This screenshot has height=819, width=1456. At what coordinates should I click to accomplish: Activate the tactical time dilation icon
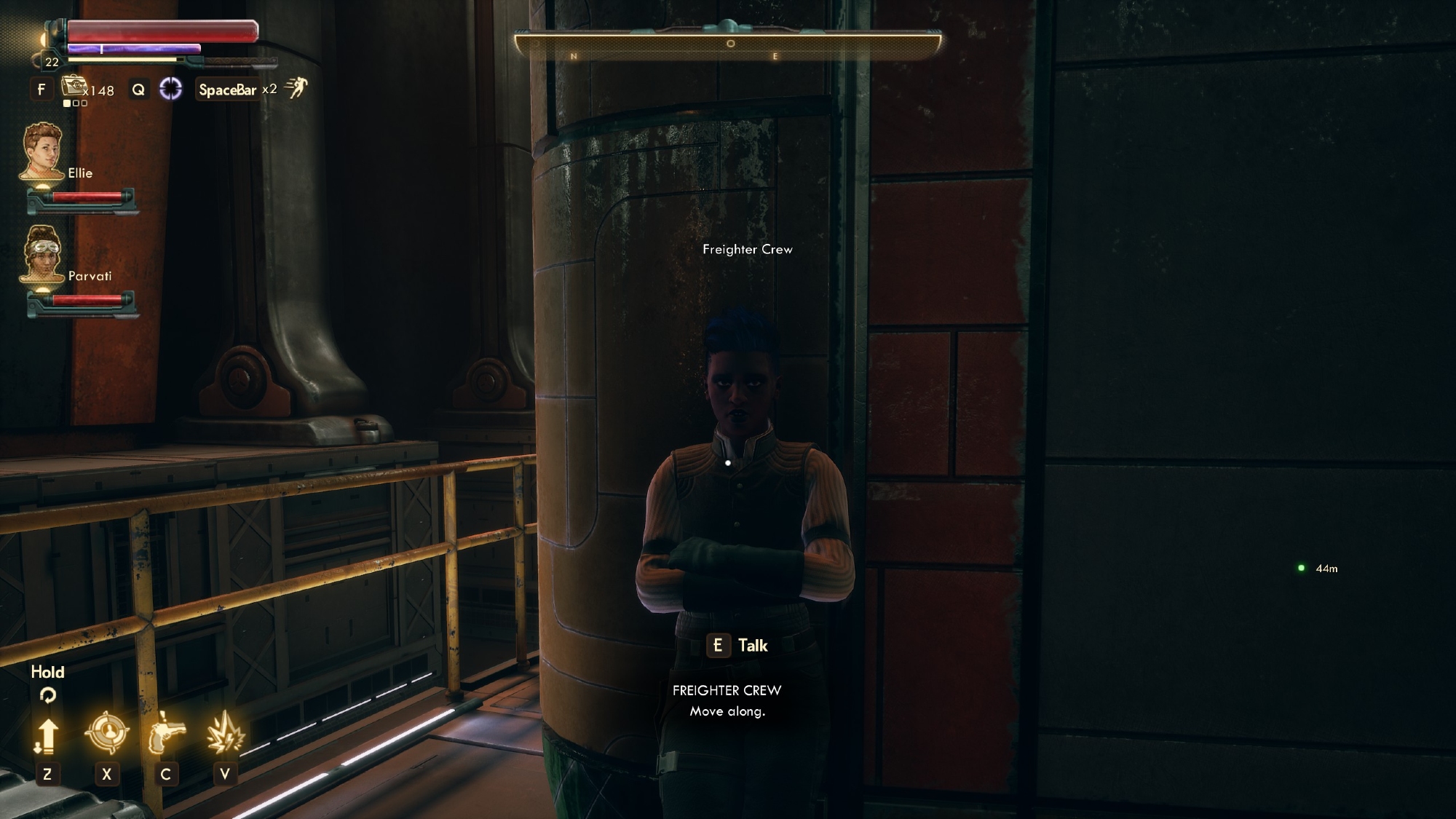[170, 89]
